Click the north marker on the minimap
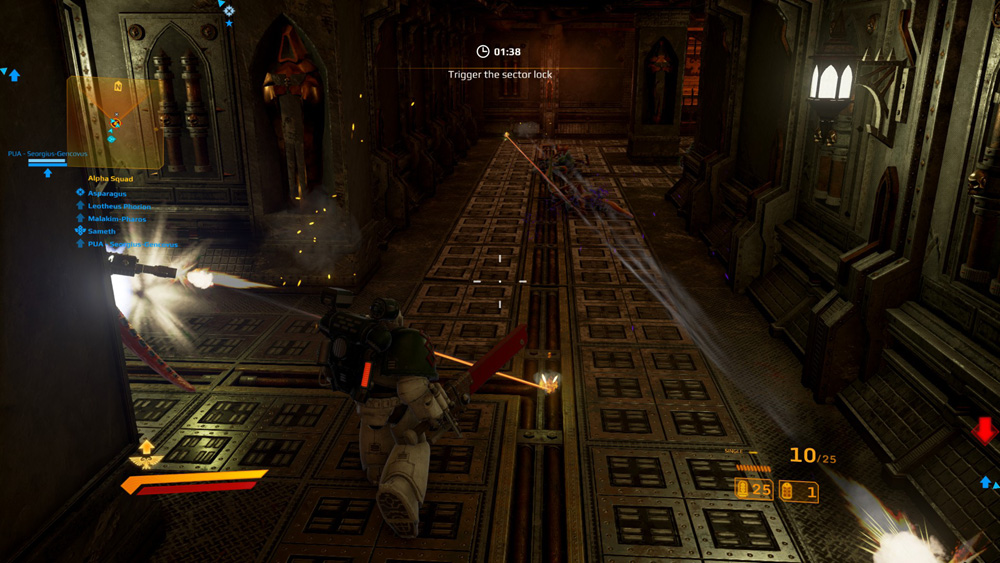Screen dimensions: 1000x563 (118, 88)
